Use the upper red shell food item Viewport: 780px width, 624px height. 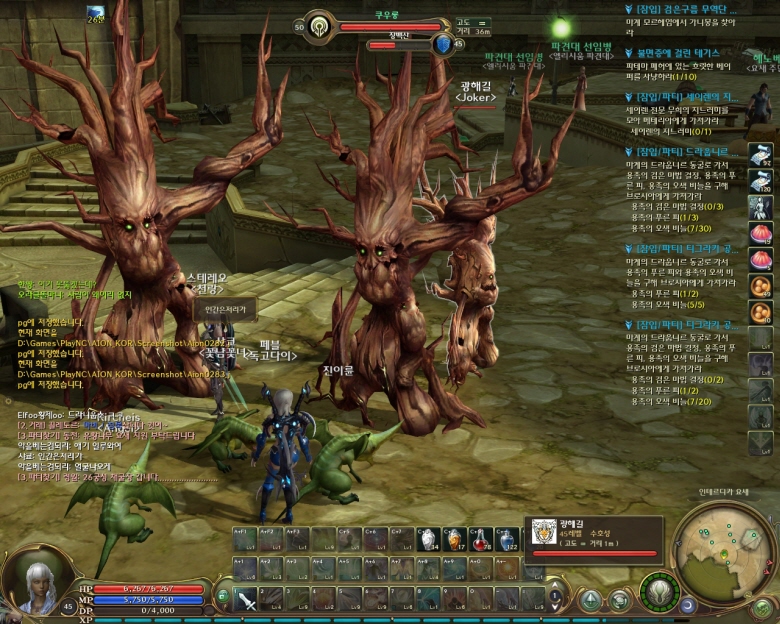[762, 232]
